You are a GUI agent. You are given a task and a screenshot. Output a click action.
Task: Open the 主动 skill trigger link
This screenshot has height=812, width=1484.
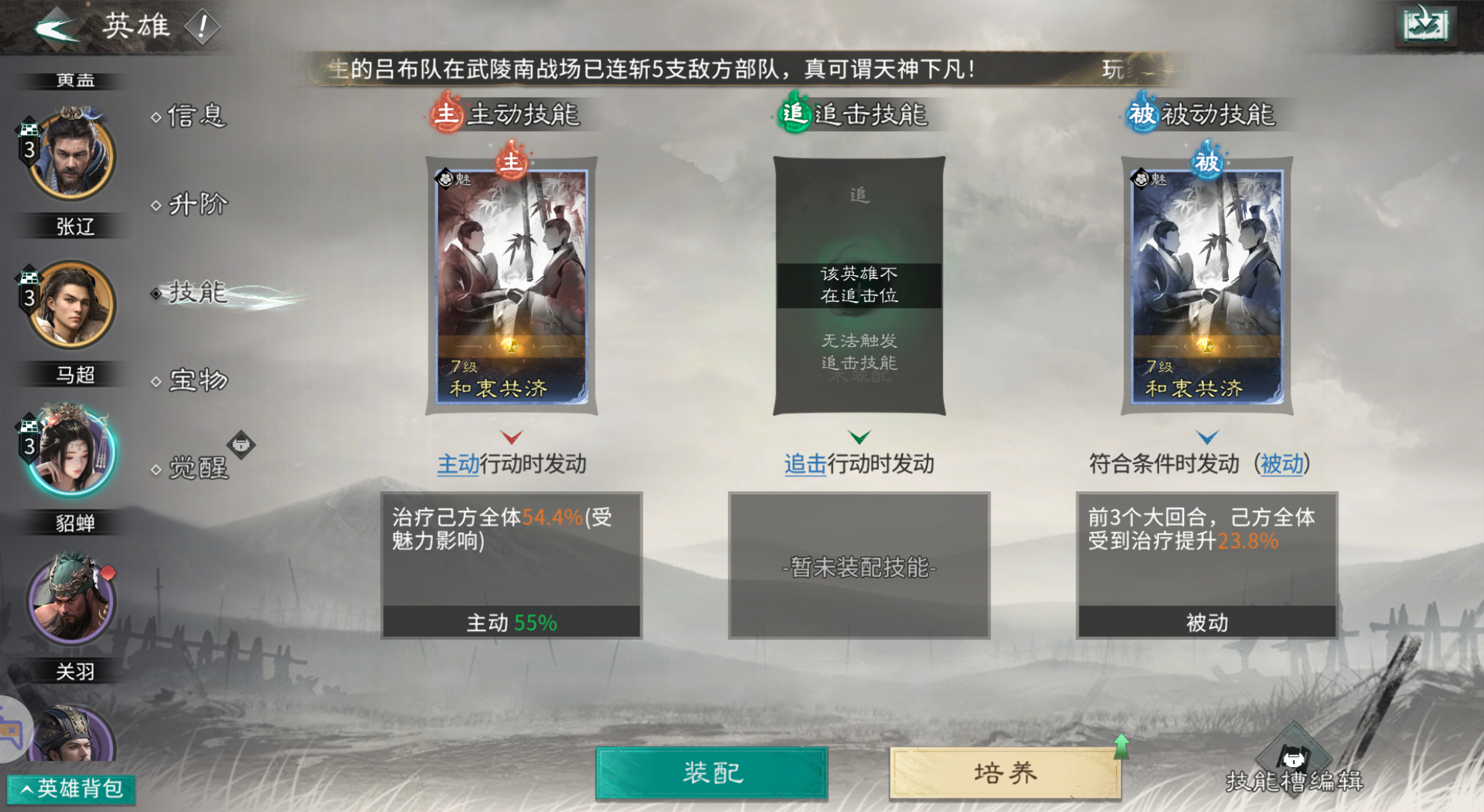[457, 464]
